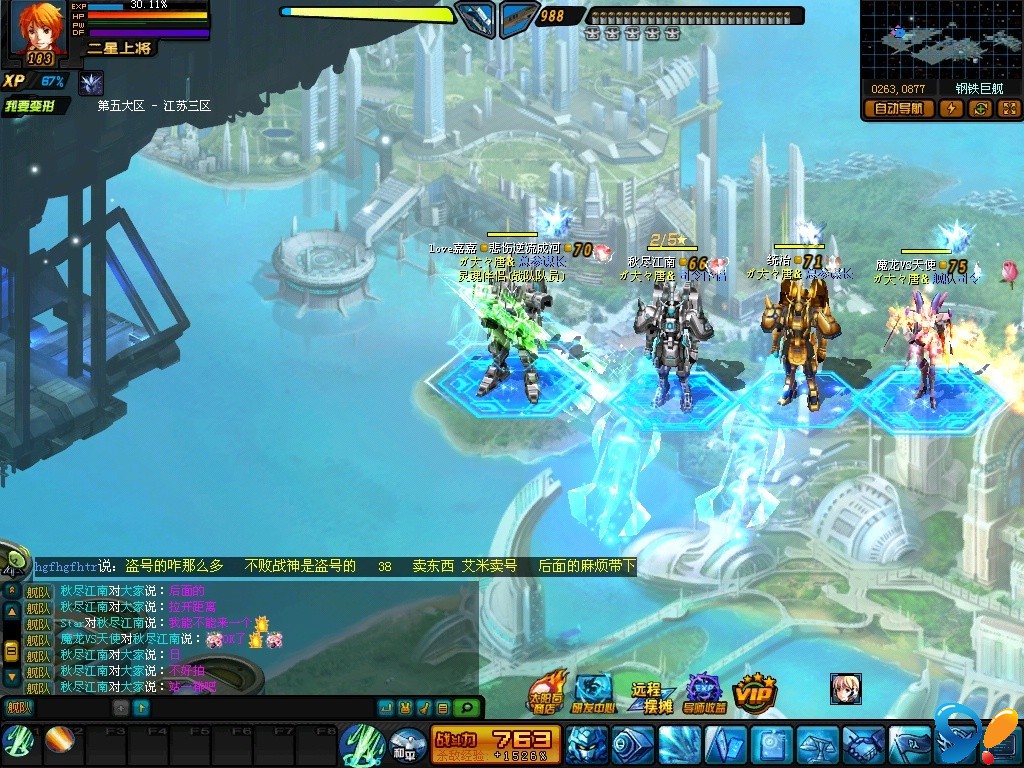The height and width of the screenshot is (768, 1024).
Task: Open the minimap of 钢铁巨舰
Action: 941,39
